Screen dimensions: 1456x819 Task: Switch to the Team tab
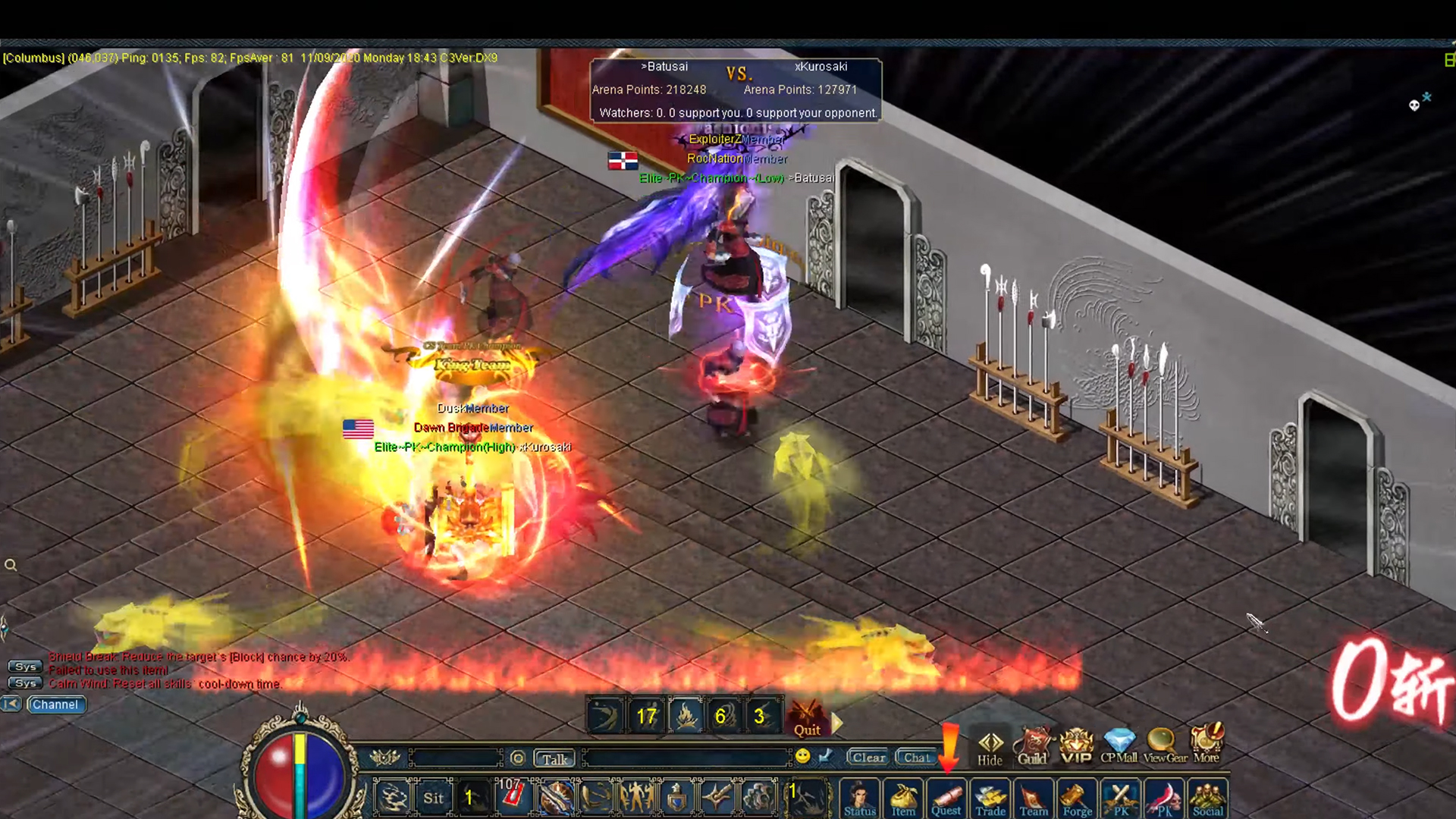pos(1033,798)
